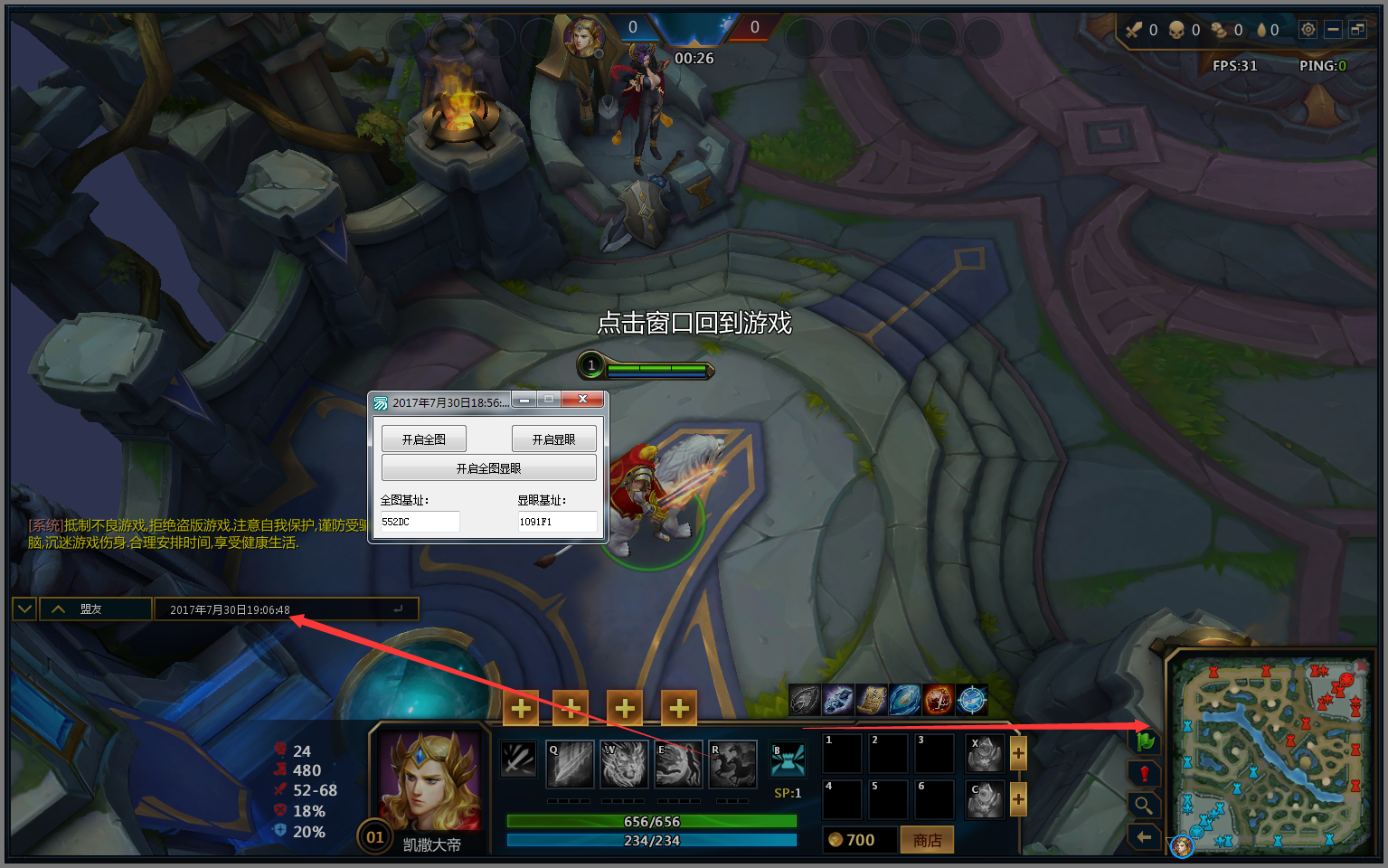This screenshot has width=1388, height=868.
Task: Click the 开启全图 button in the tool window
Action: [x=423, y=439]
